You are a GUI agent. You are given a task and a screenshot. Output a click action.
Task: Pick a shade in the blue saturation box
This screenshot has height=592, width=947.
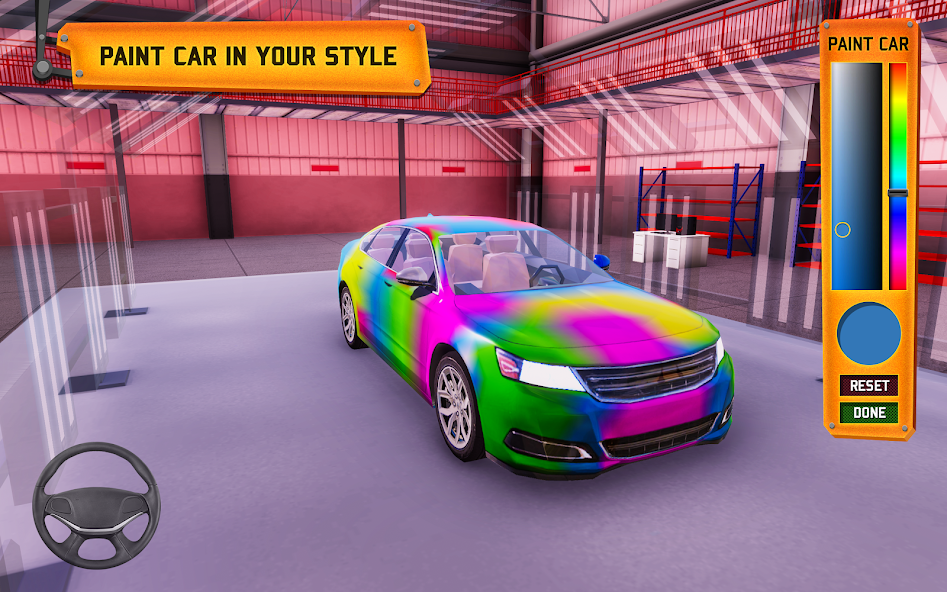(856, 176)
